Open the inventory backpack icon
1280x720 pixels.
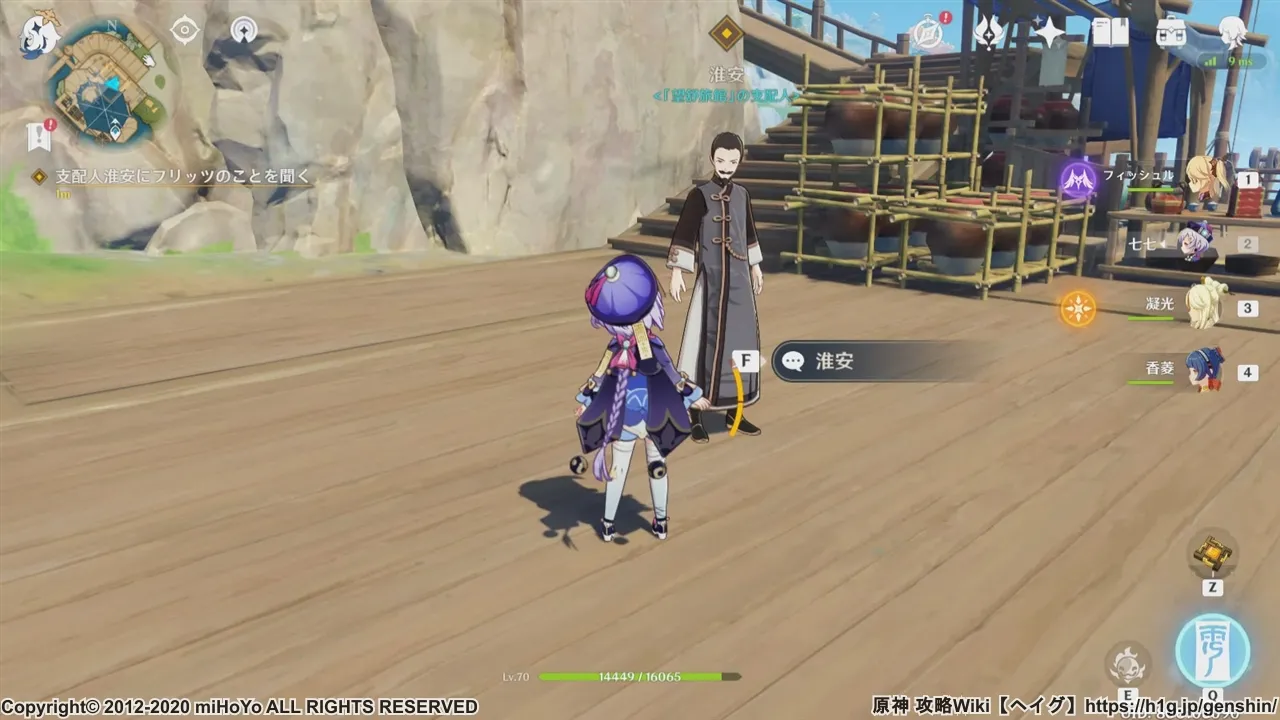pos(1170,33)
